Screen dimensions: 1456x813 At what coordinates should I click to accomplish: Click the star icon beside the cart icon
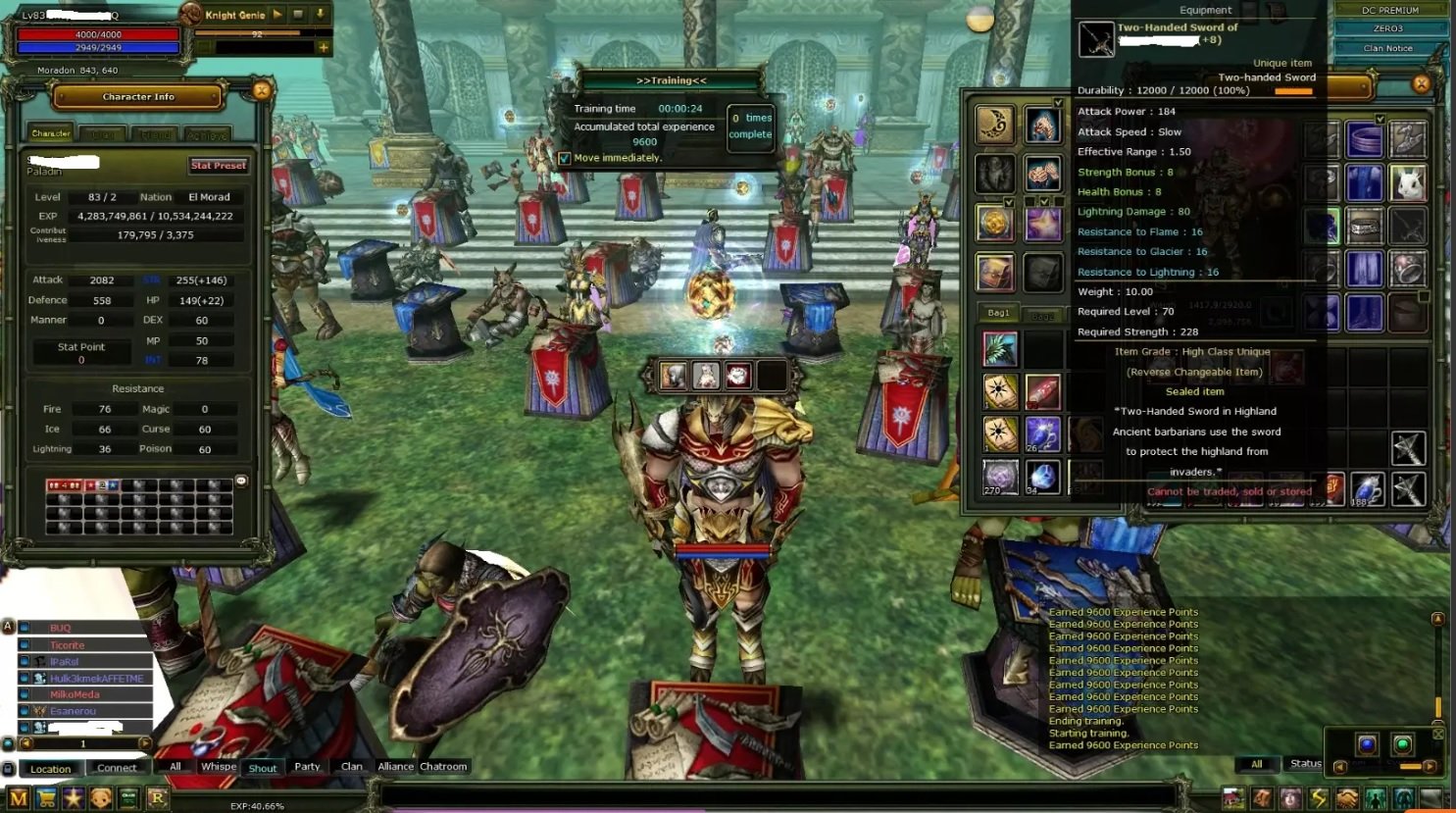(74, 798)
